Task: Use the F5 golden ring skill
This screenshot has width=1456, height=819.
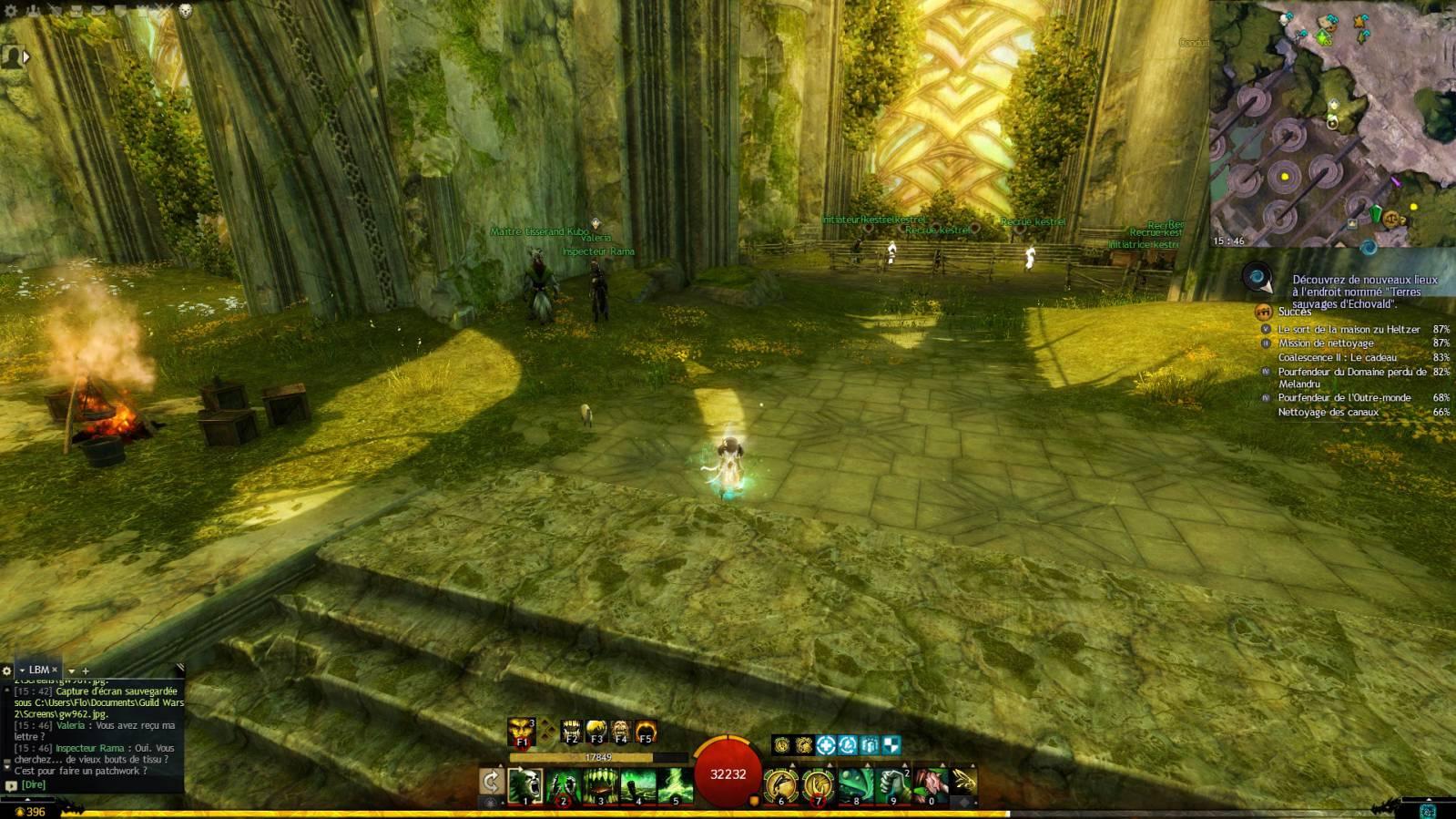Action: pos(646,732)
